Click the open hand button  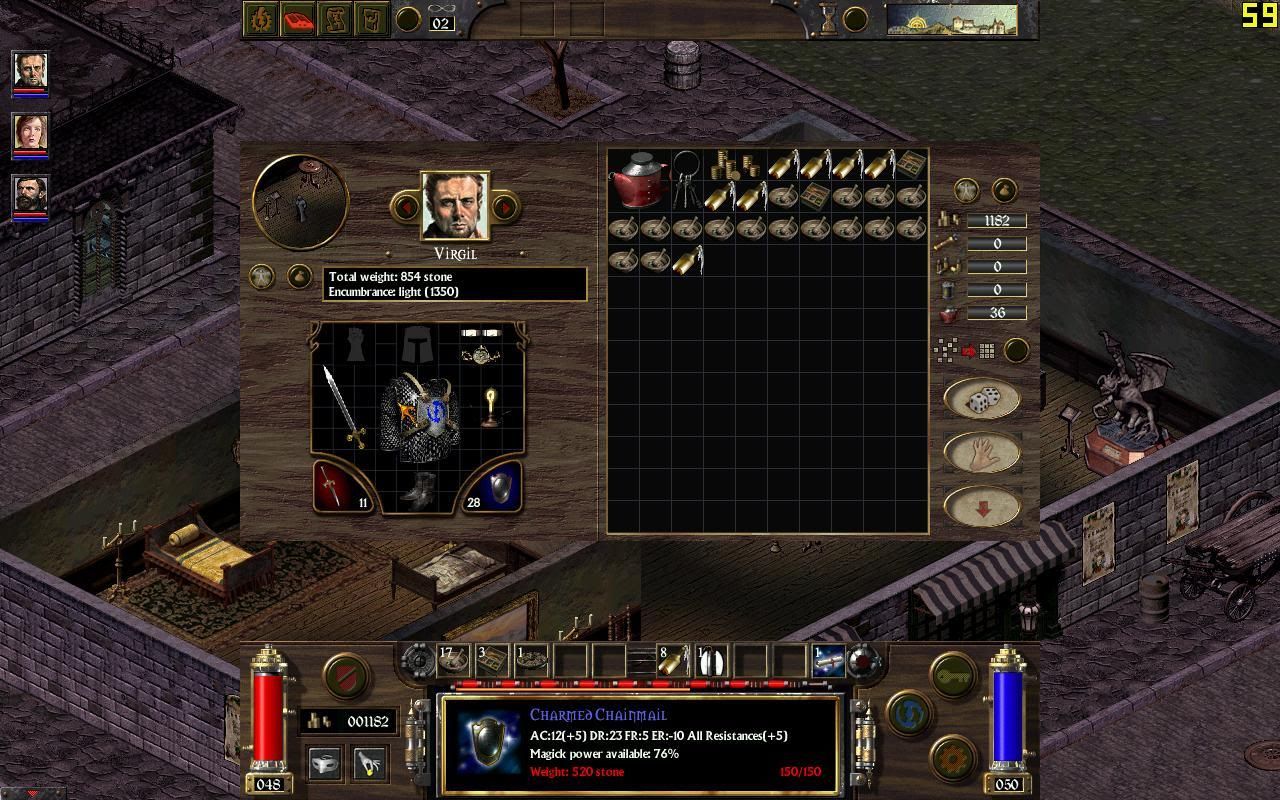click(x=981, y=453)
